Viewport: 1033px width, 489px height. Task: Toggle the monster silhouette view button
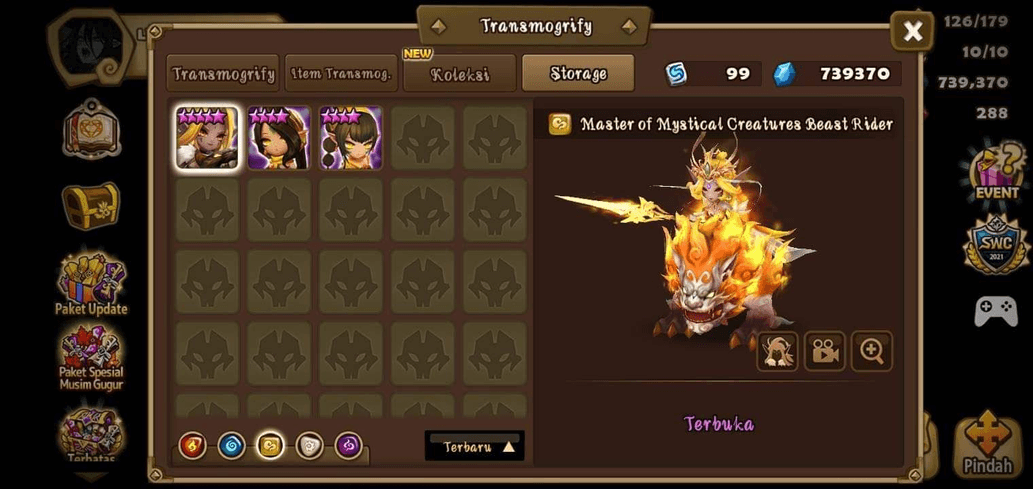click(x=778, y=352)
